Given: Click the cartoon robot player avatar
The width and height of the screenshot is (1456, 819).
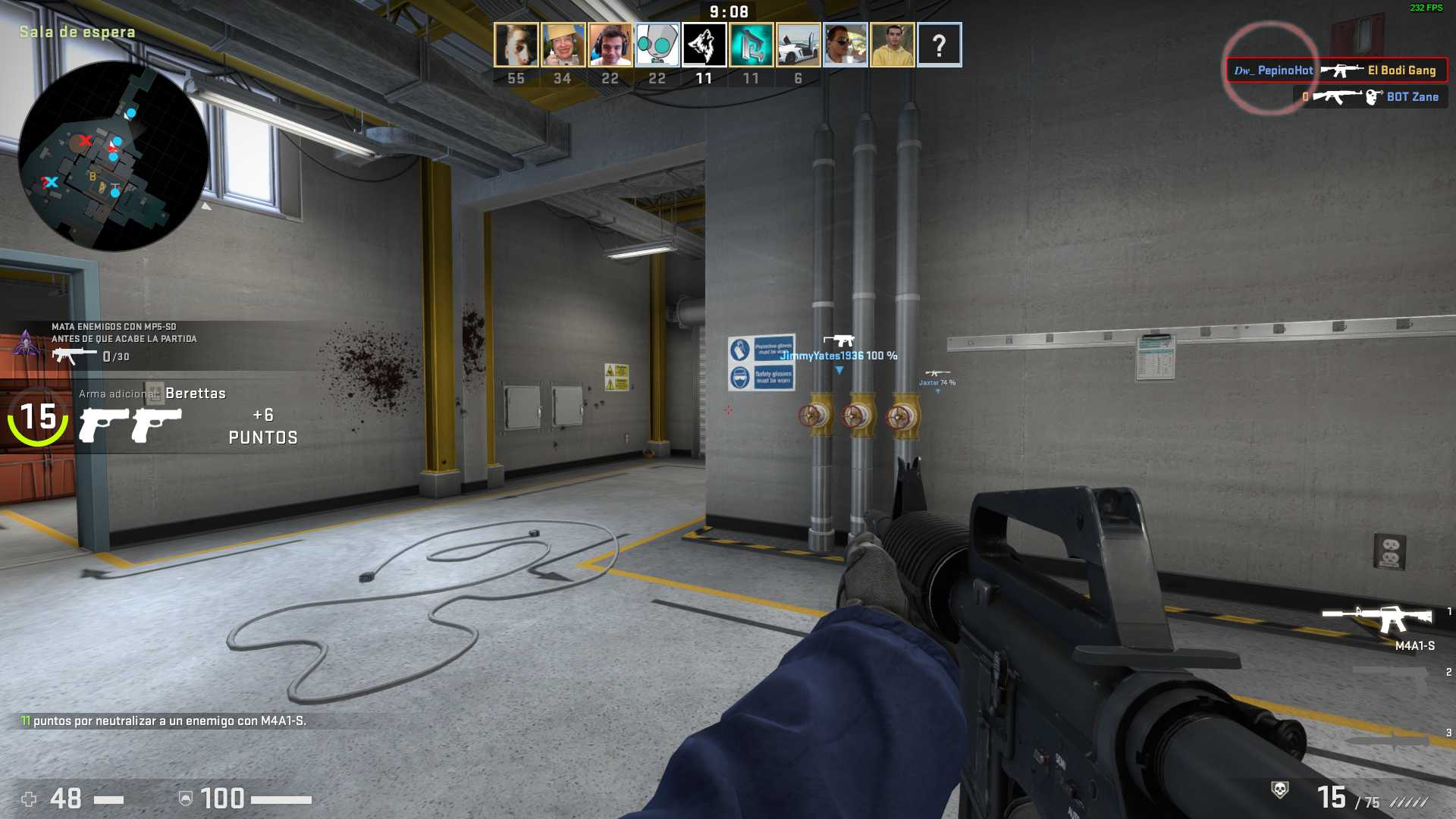Looking at the screenshot, I should pos(657,45).
